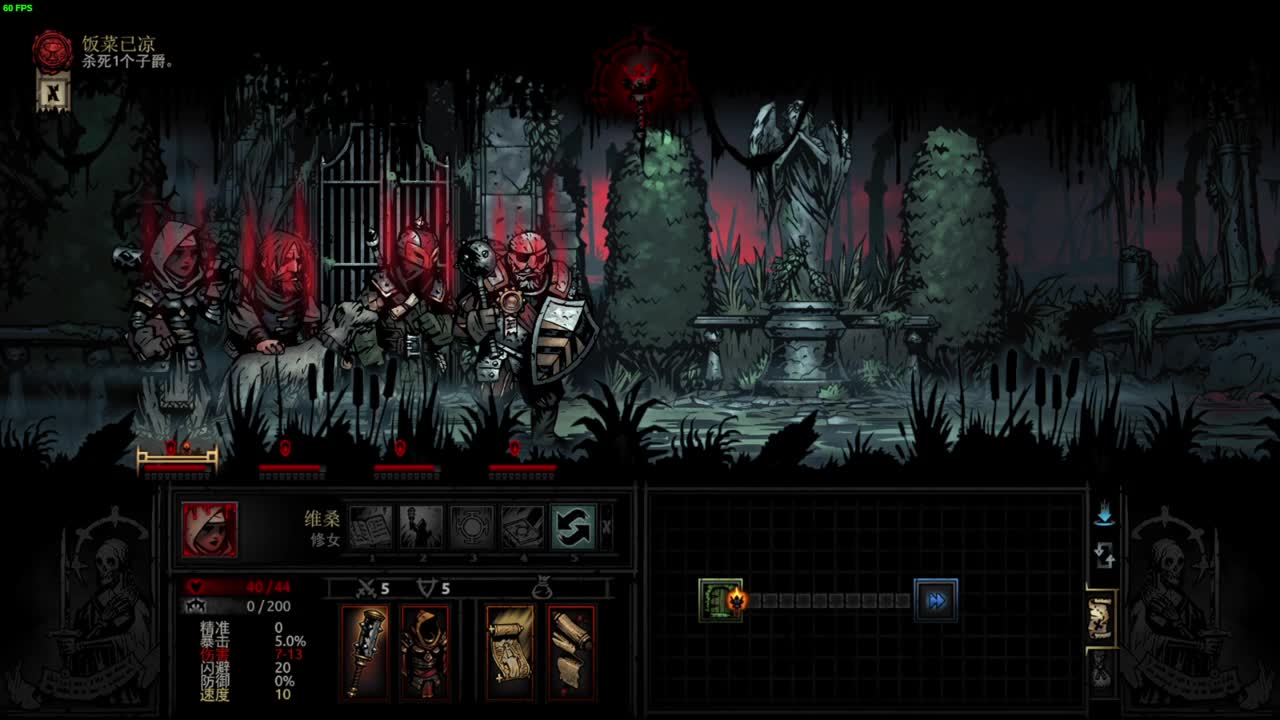
Task: Click the red wax seal quest icon
Action: coord(53,52)
